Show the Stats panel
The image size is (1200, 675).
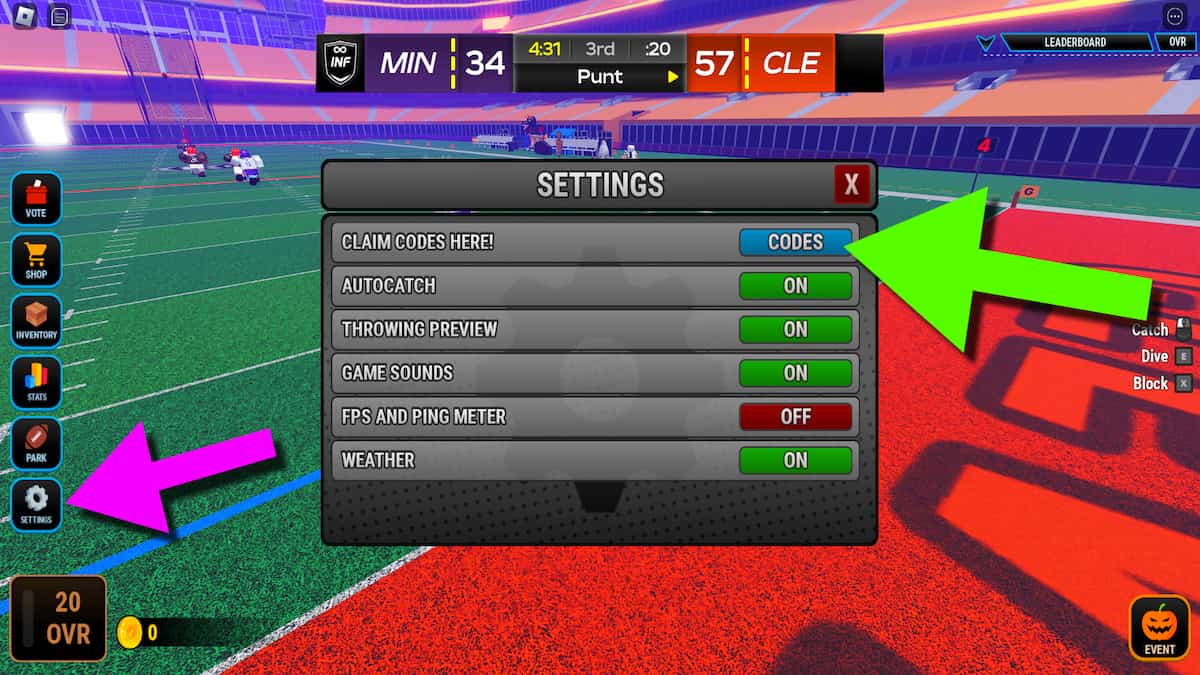(36, 382)
